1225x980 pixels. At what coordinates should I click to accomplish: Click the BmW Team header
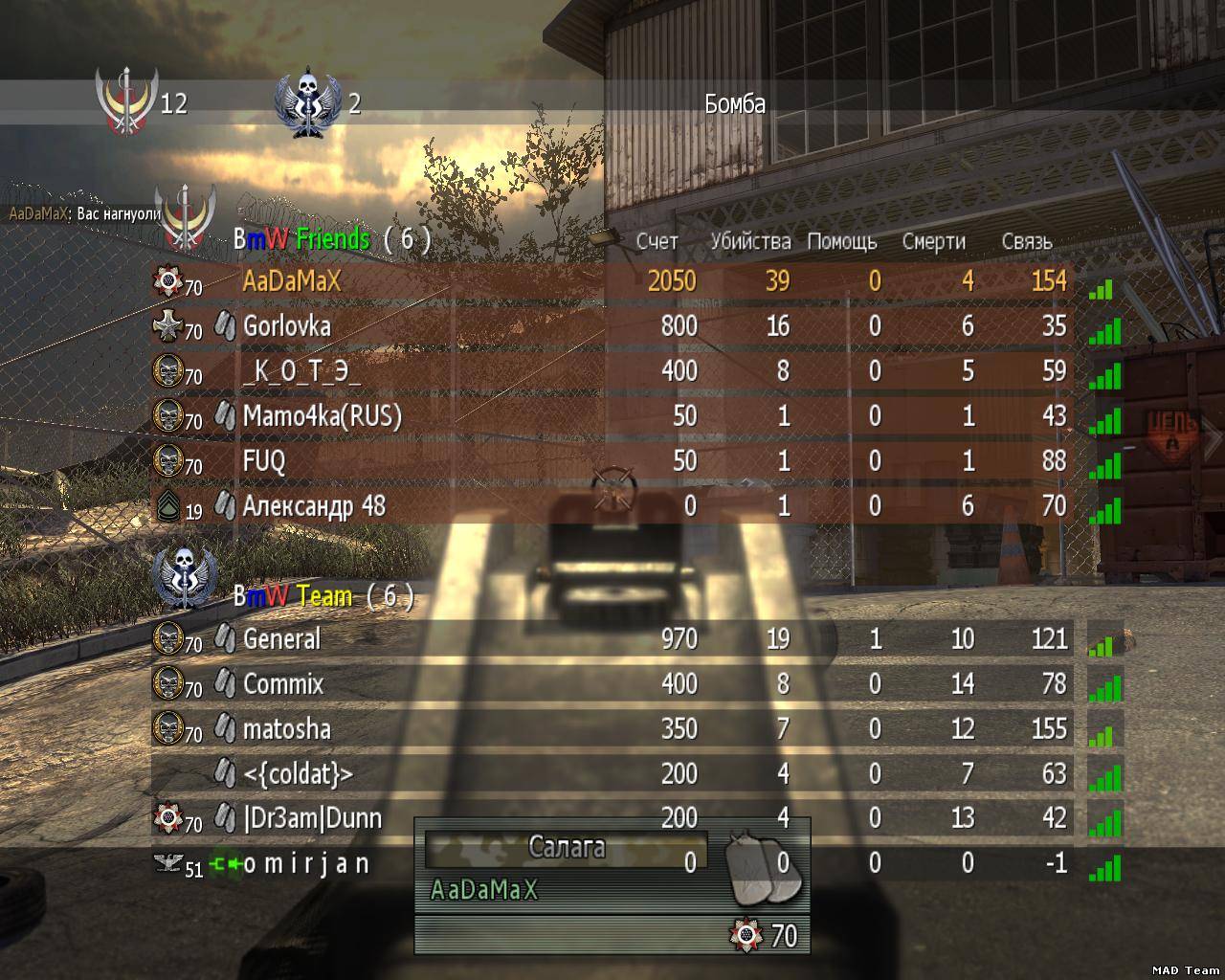click(323, 596)
